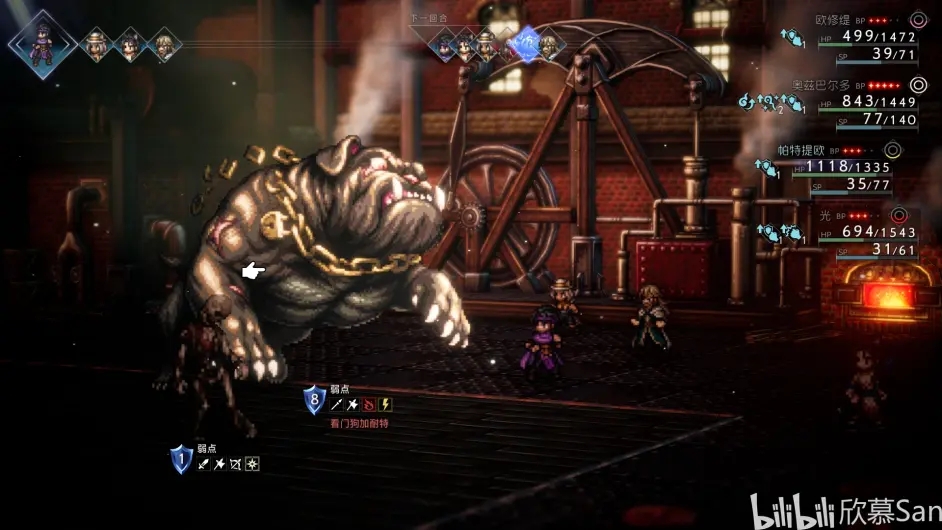Select the red fire weakness icon
Viewport: 942px width, 530px height.
point(370,405)
